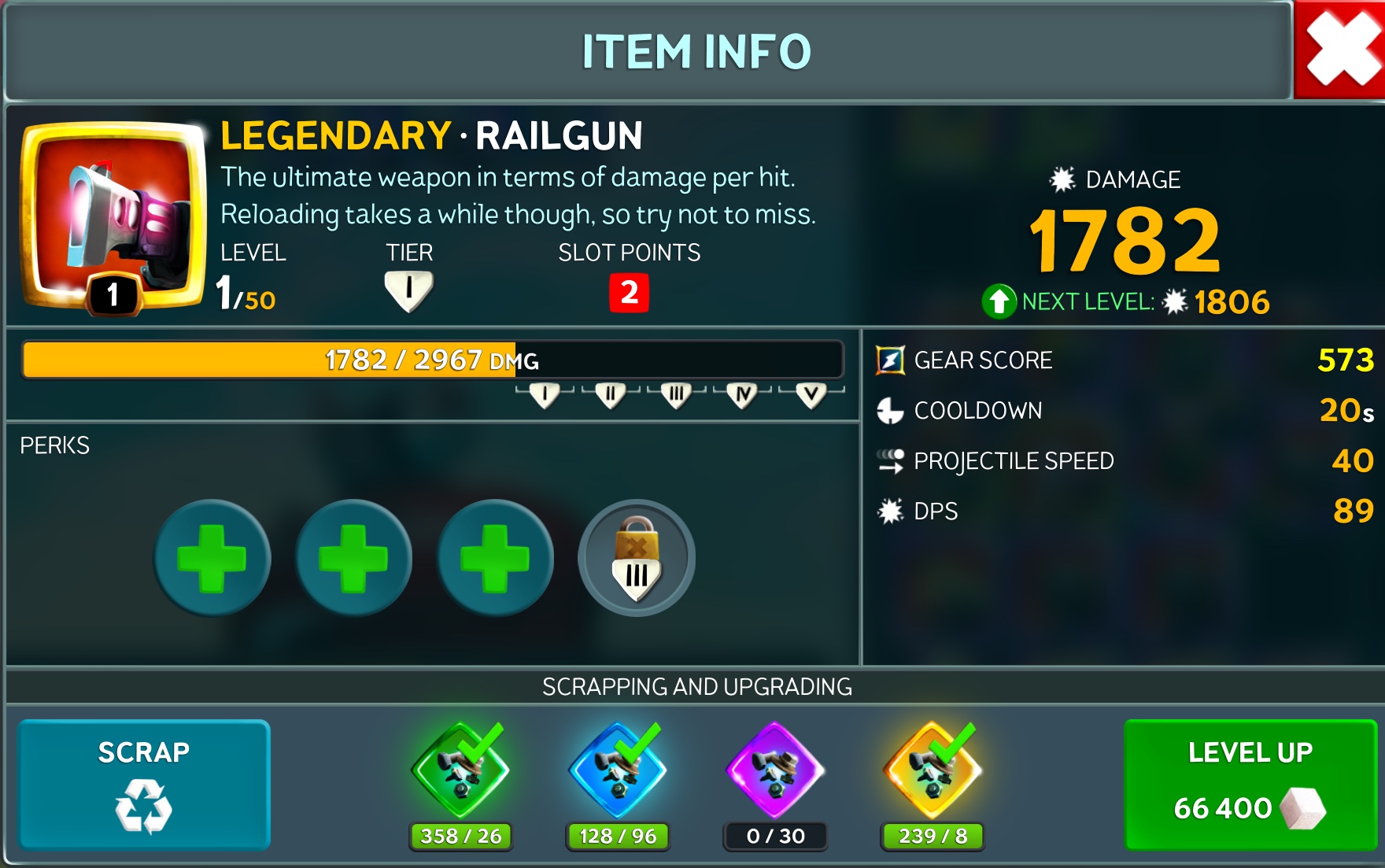Close the Item Info window
Image resolution: width=1385 pixels, height=868 pixels.
pos(1340,50)
